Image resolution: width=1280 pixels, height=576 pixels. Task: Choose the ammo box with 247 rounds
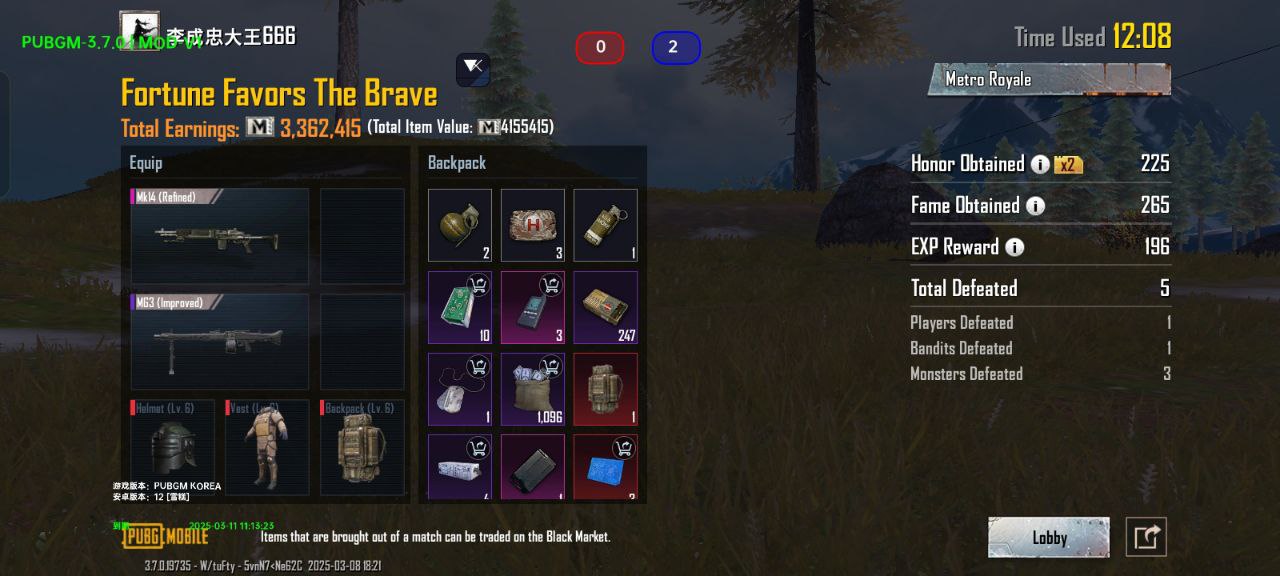[x=605, y=307]
